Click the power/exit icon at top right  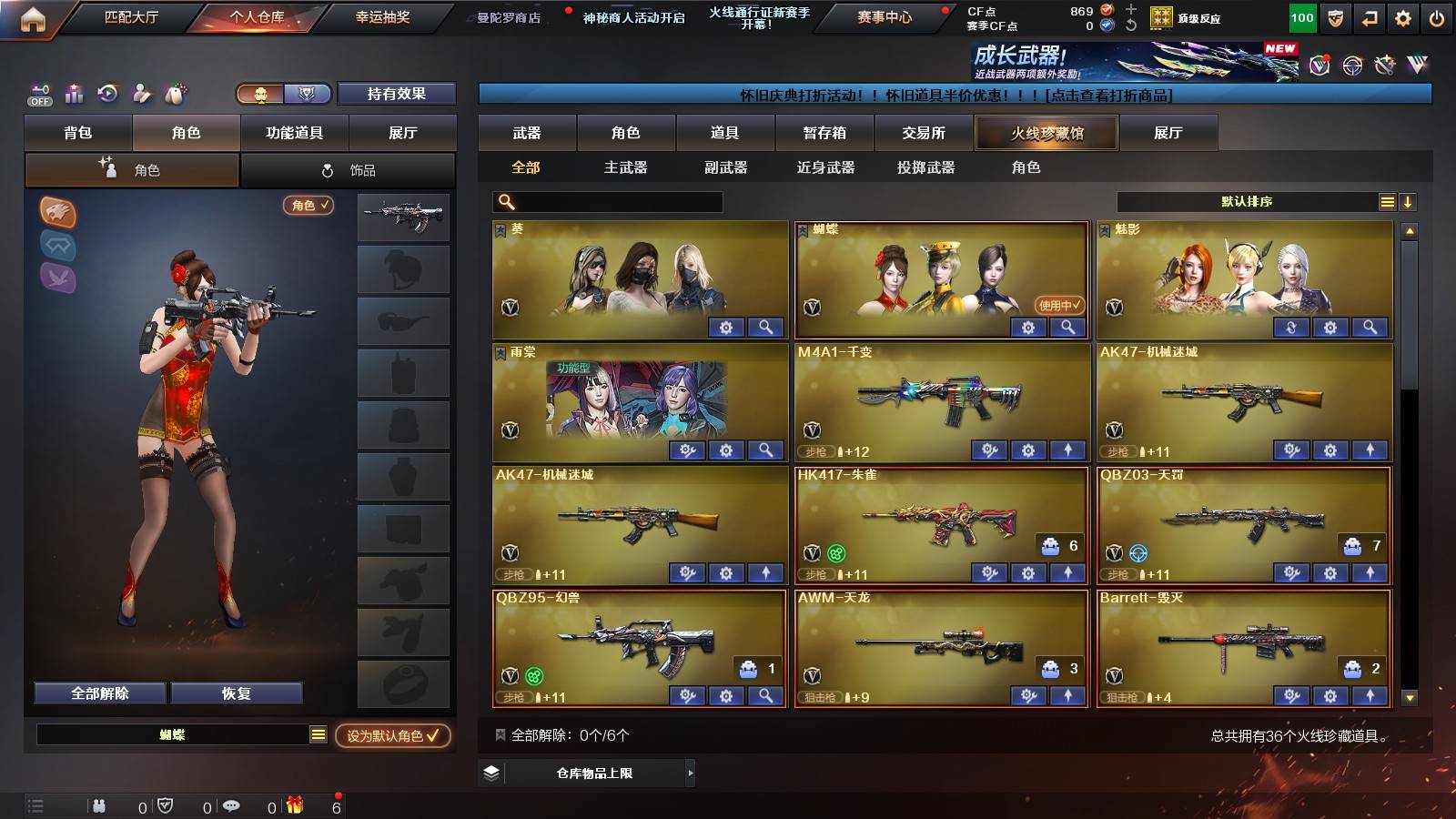tap(1438, 16)
